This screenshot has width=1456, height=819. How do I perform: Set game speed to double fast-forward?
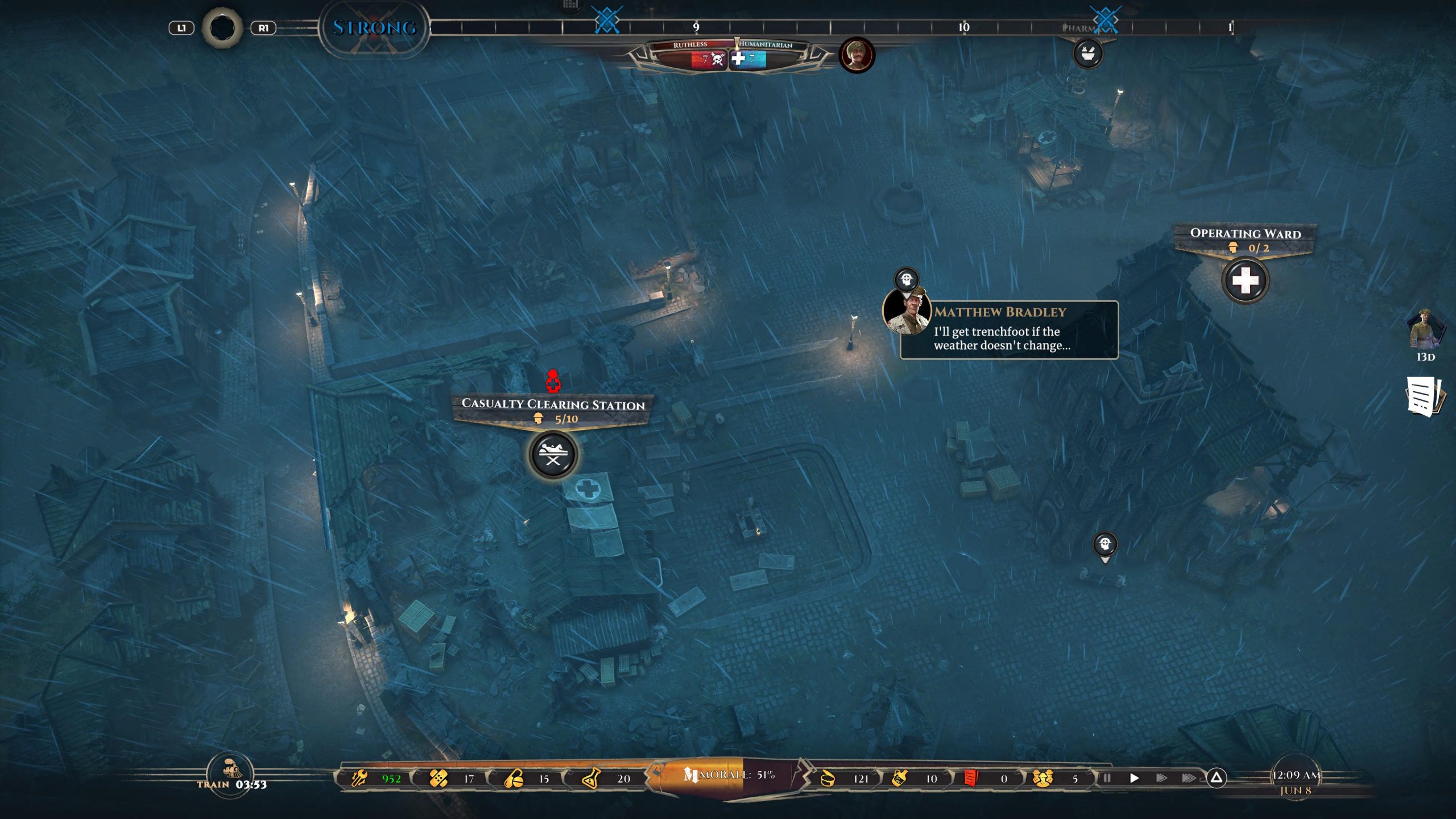click(x=1161, y=778)
